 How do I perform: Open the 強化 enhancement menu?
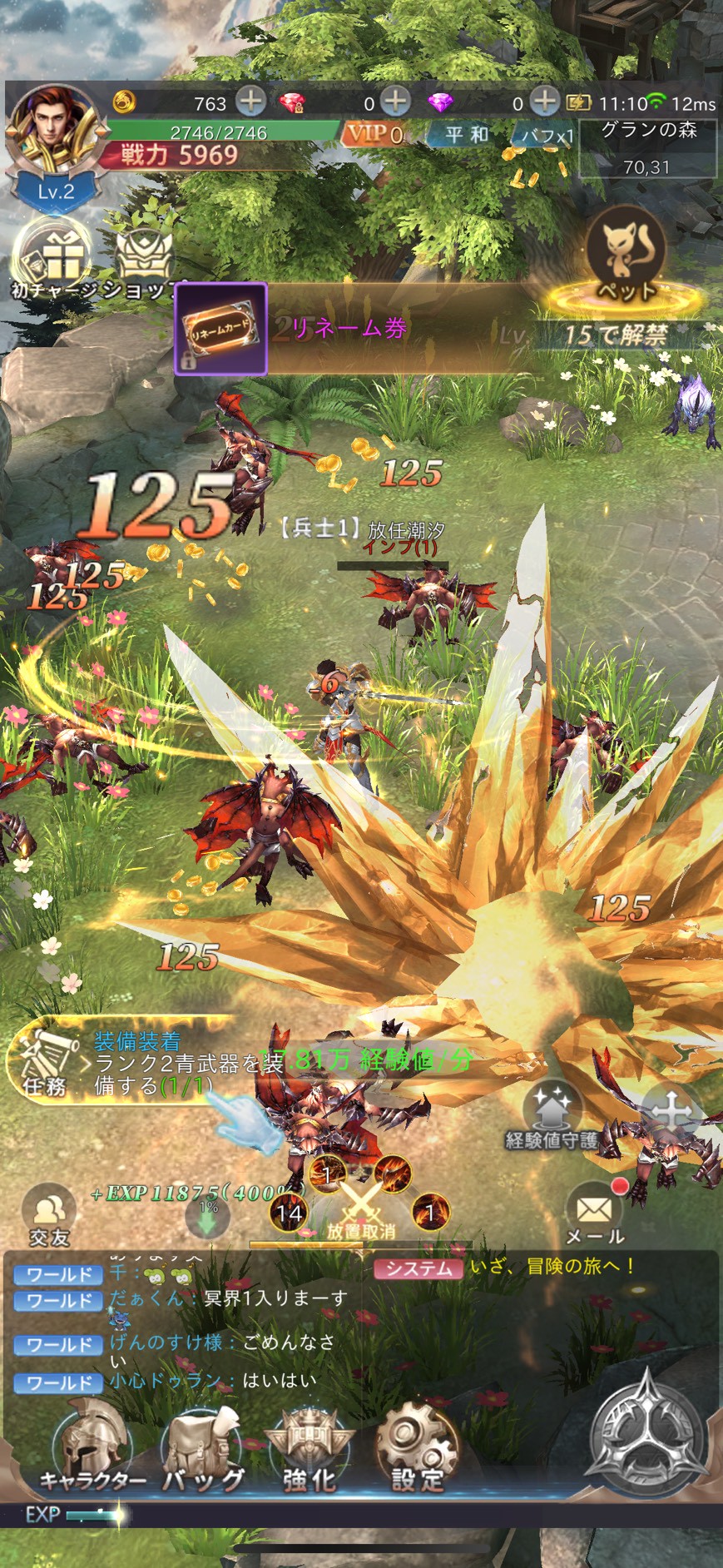point(310,1450)
